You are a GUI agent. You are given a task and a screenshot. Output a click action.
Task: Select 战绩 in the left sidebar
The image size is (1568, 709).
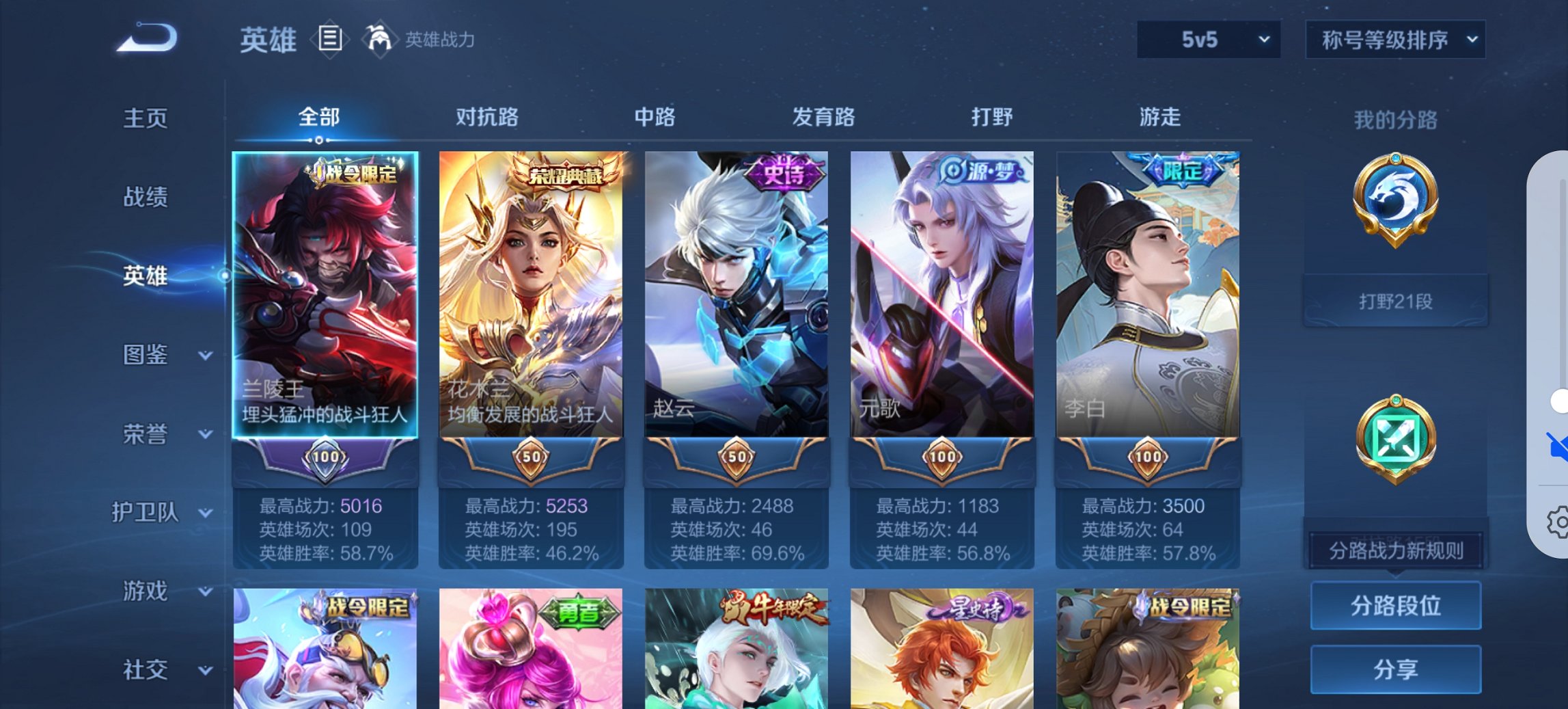[x=143, y=196]
